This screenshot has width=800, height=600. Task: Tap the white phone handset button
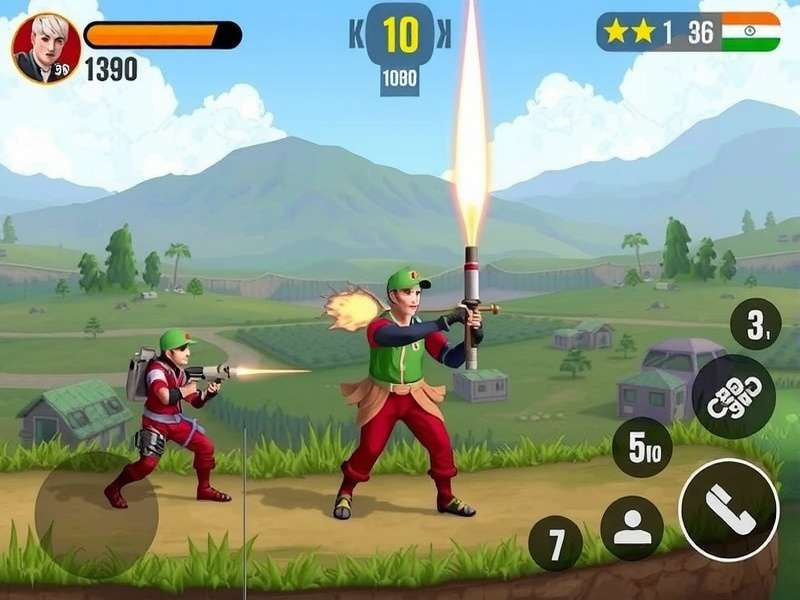[729, 508]
